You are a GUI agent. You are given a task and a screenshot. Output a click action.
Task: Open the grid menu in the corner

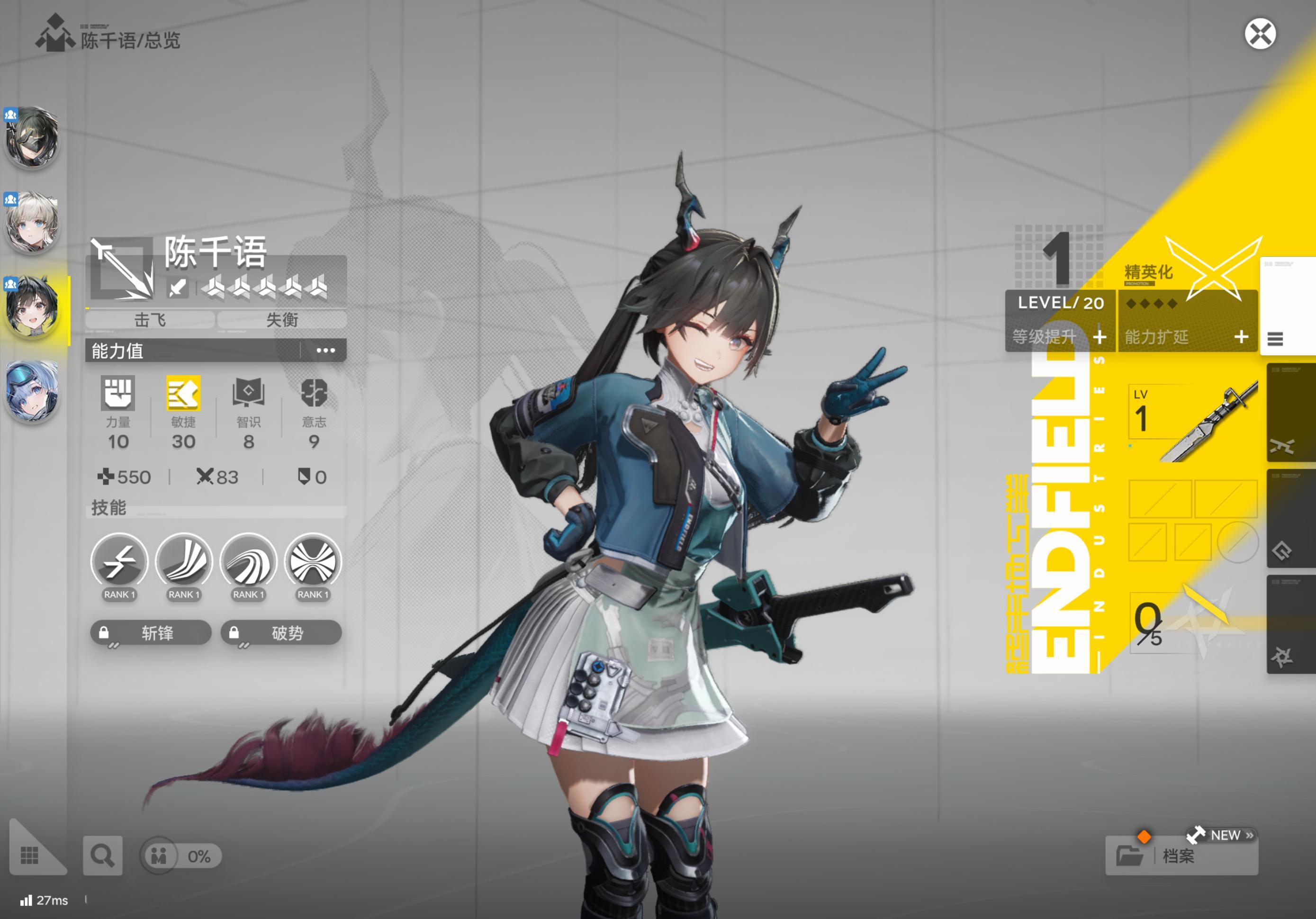(x=30, y=856)
